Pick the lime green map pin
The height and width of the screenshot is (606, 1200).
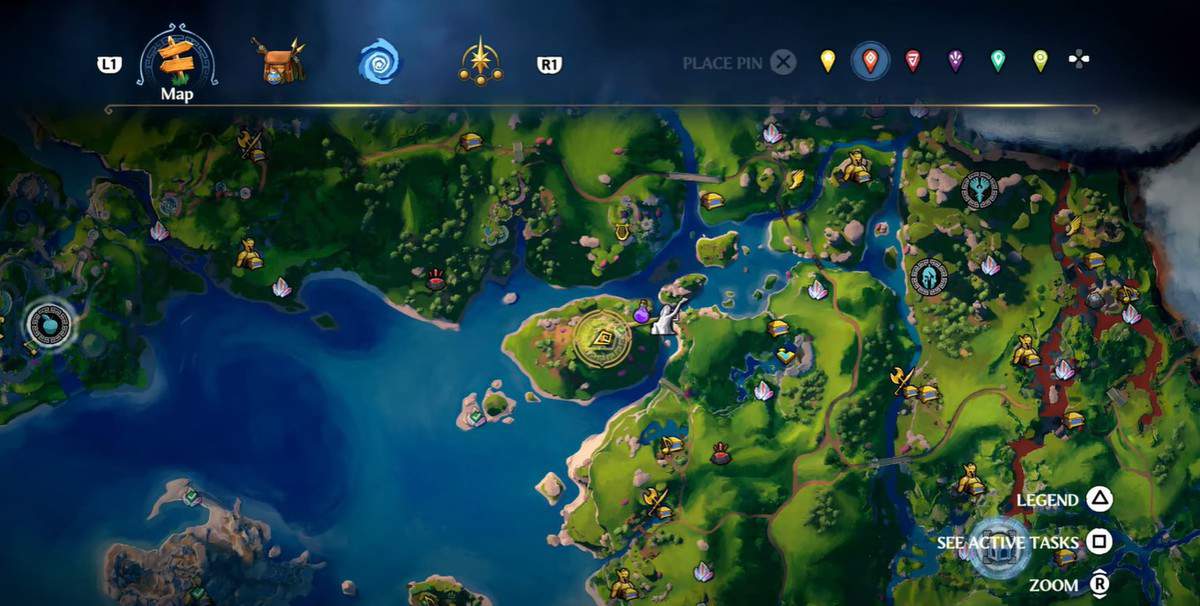[x=1040, y=61]
